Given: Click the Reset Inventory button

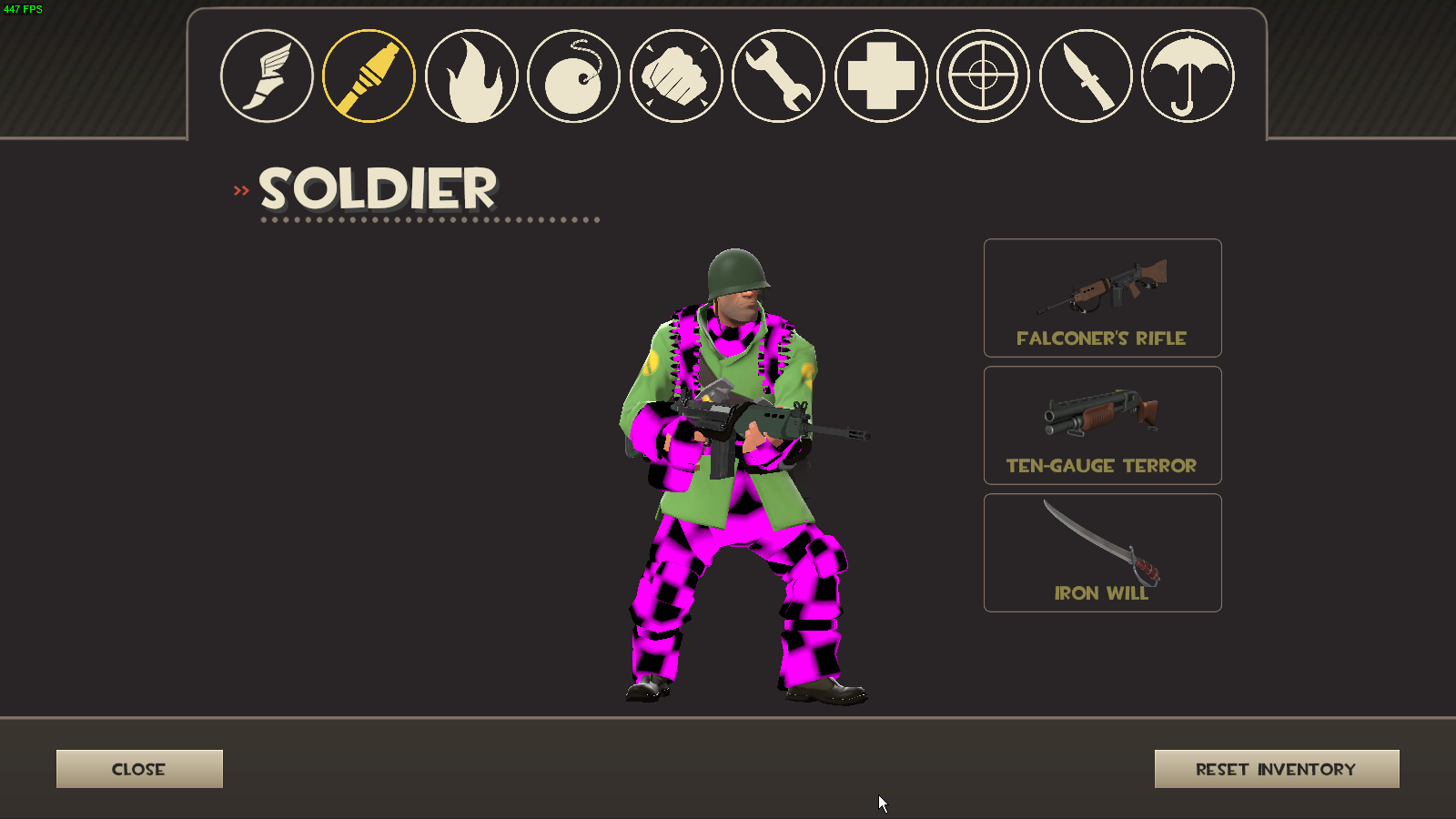Looking at the screenshot, I should (1276, 769).
